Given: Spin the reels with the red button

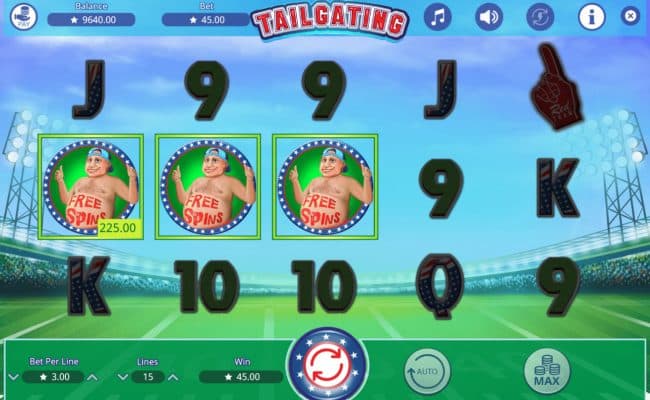Looking at the screenshot, I should pos(327,367).
